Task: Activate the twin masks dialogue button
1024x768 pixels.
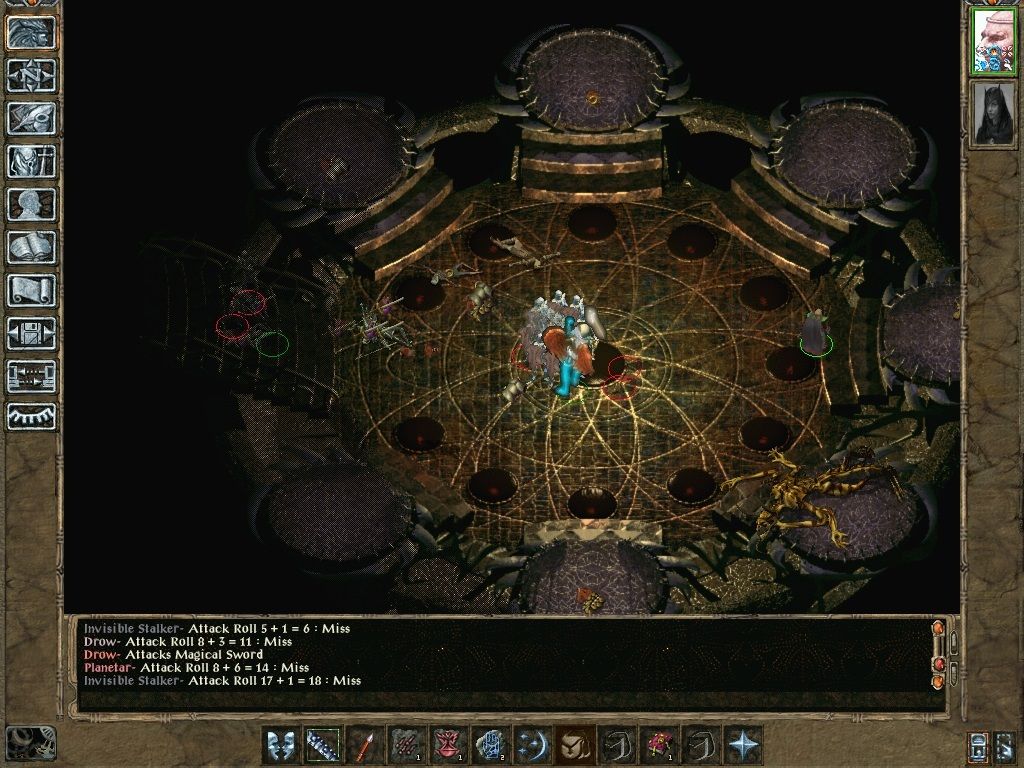Action: [280, 746]
